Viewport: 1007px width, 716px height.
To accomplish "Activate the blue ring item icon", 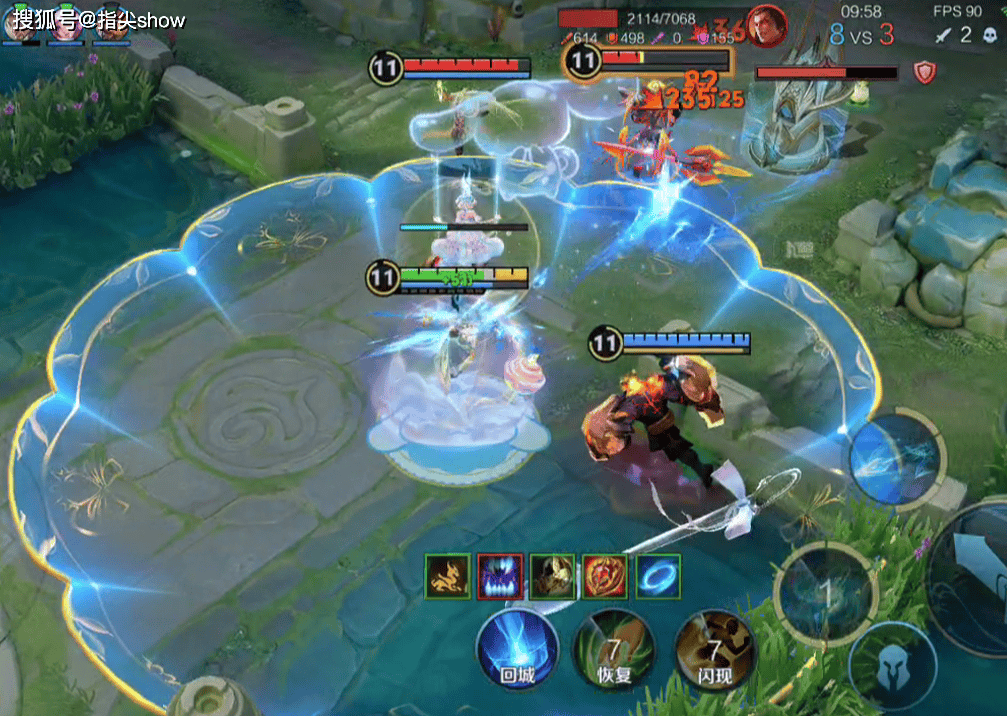I will click(658, 577).
